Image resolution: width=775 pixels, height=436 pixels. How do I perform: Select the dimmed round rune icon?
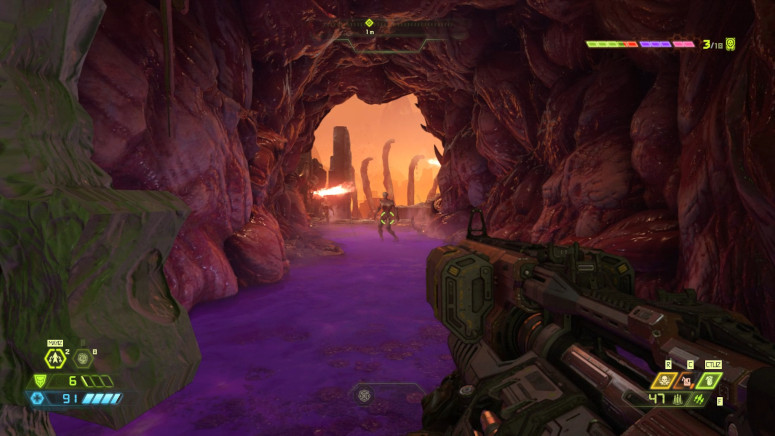pos(83,358)
